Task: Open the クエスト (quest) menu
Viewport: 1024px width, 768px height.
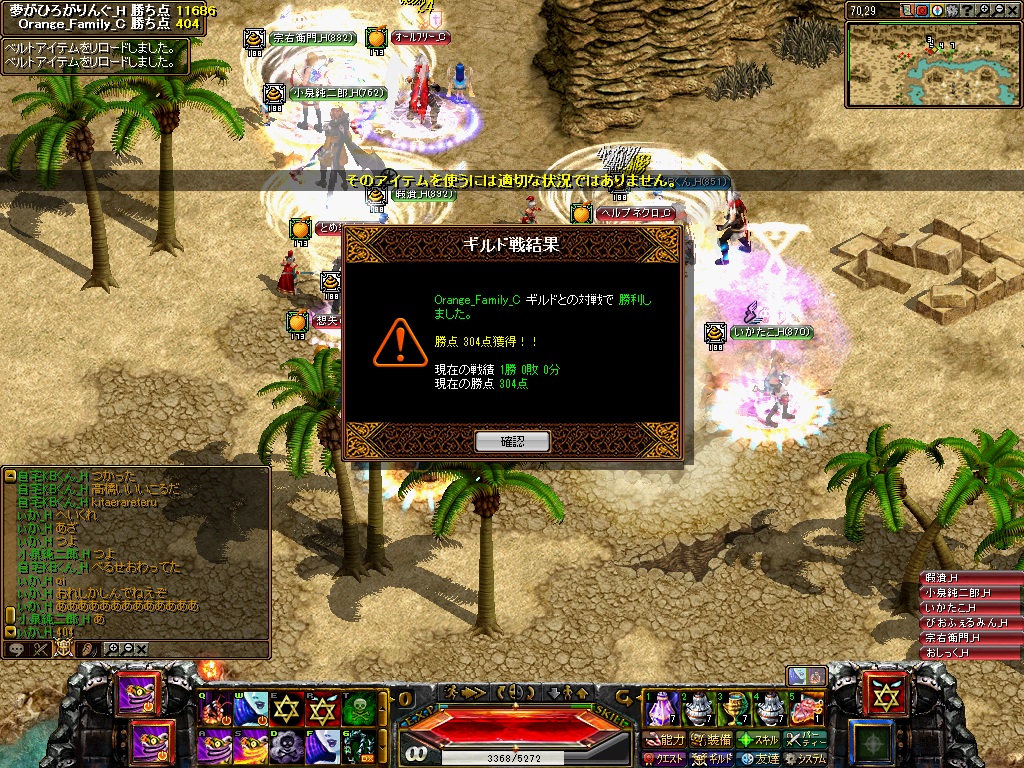Action: pyautogui.click(x=665, y=759)
